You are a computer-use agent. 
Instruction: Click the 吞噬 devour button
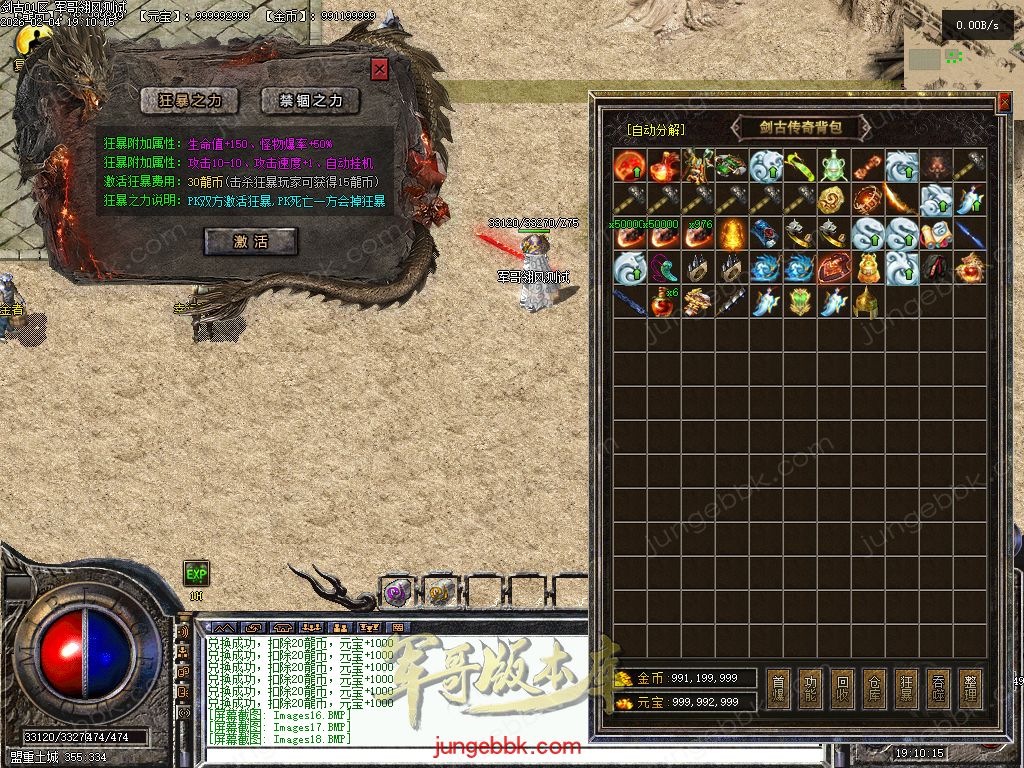tap(939, 689)
